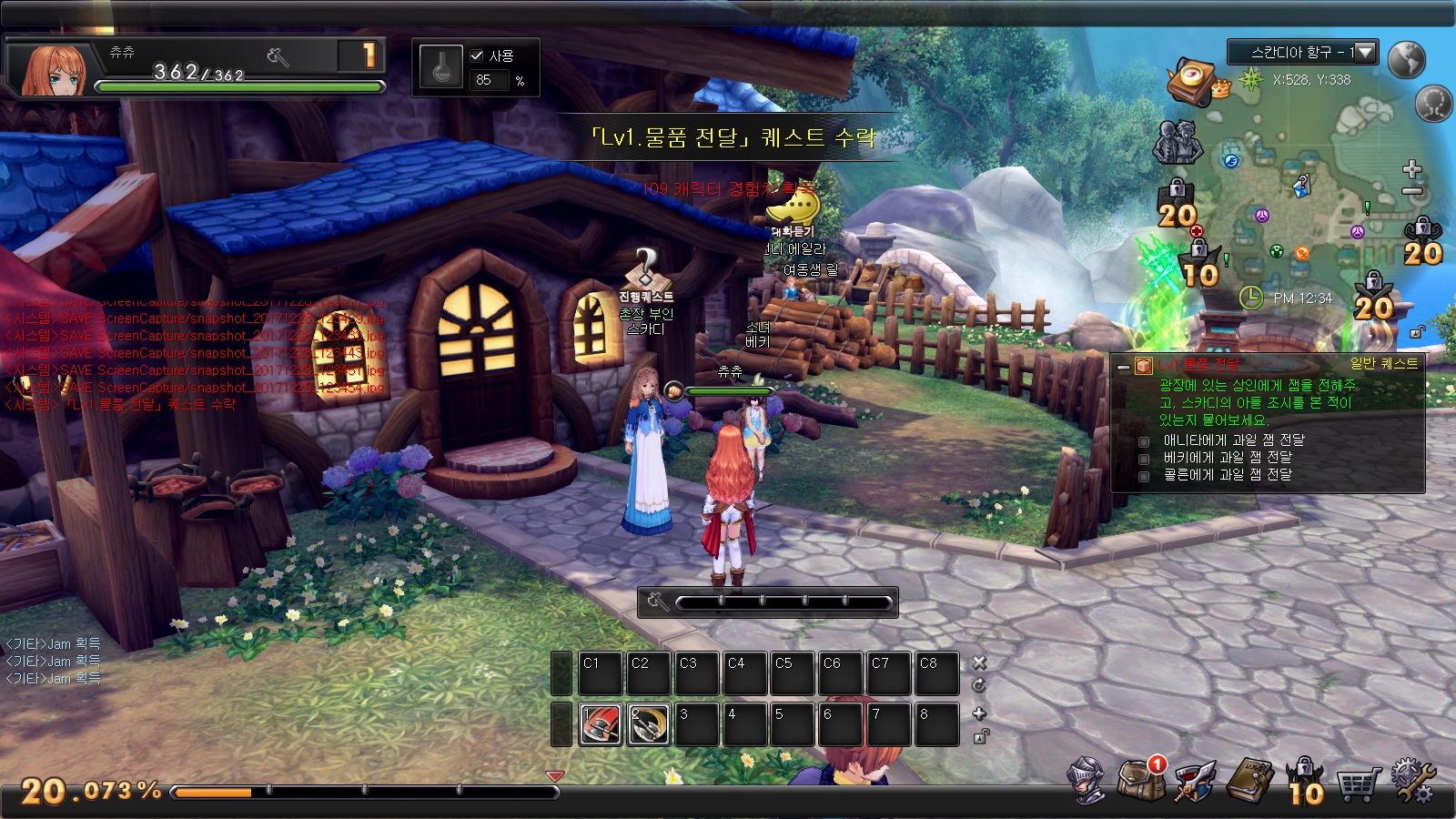The width and height of the screenshot is (1456, 819).
Task: Toggle the potion auto-use 사용 checkbox
Action: coord(477,56)
